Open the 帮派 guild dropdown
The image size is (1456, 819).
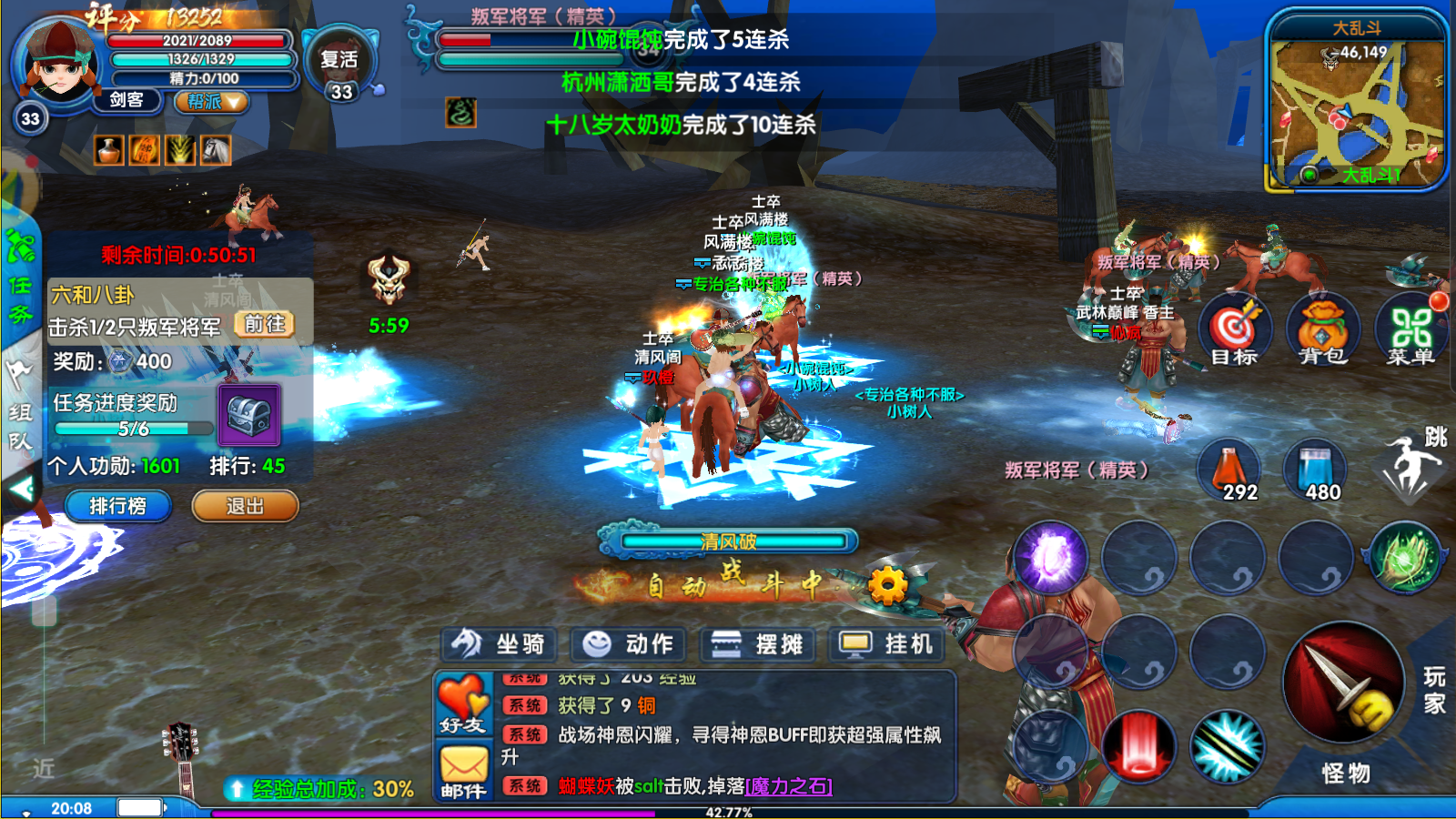coord(212,101)
